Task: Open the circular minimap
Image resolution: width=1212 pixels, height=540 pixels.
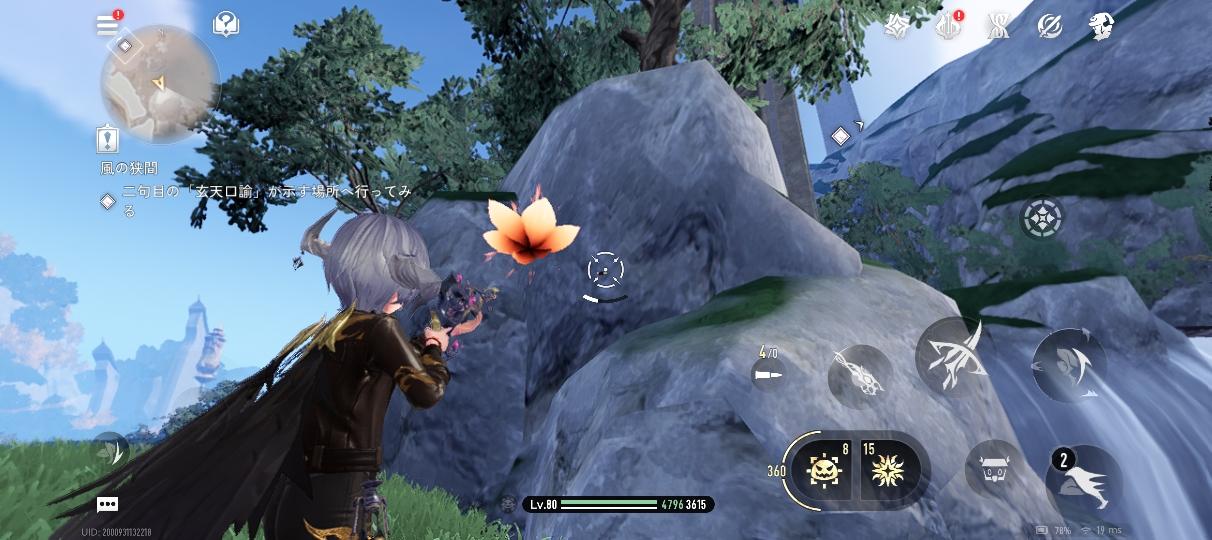Action: [160, 84]
